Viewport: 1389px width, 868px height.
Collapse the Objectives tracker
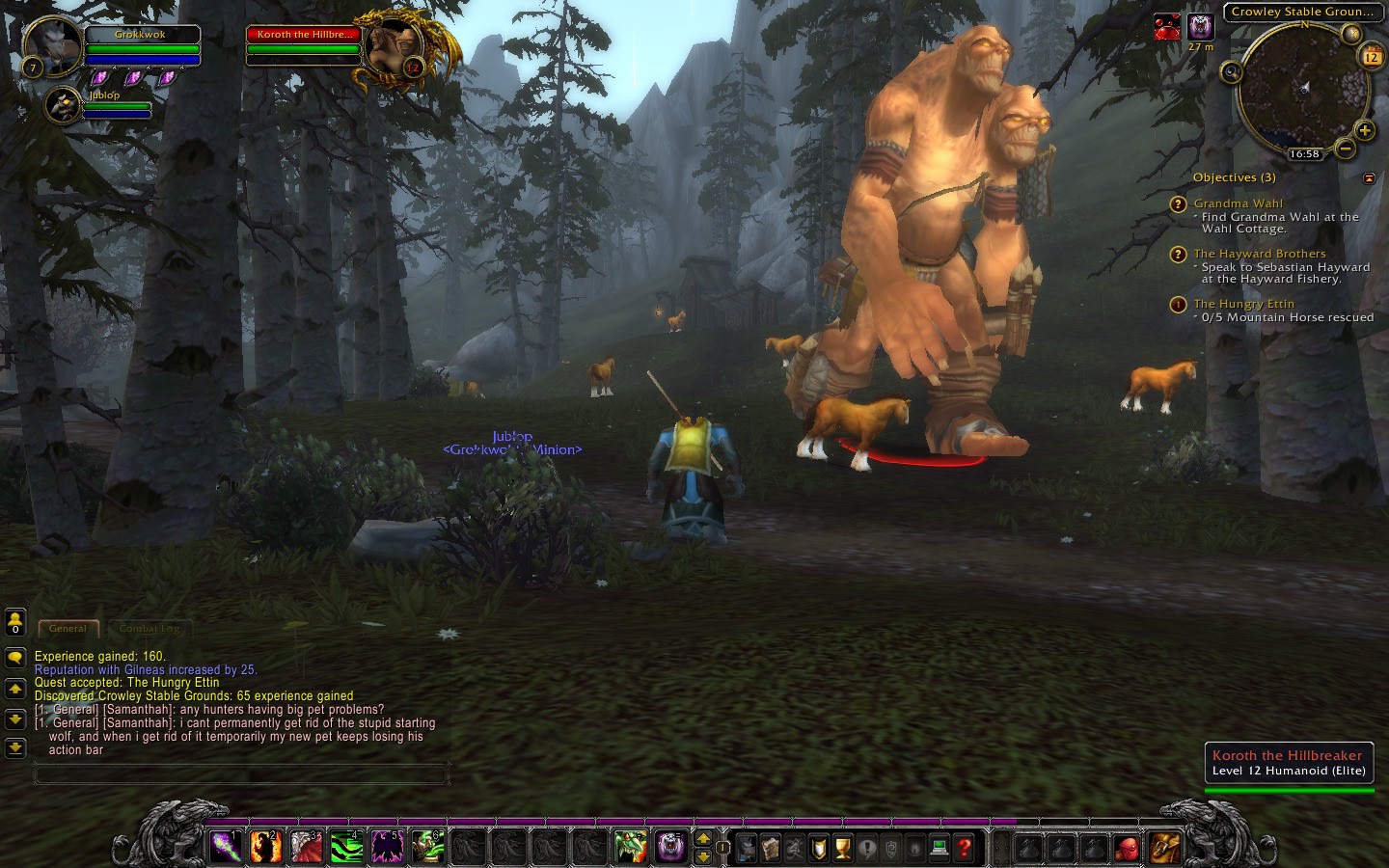pyautogui.click(x=1369, y=178)
